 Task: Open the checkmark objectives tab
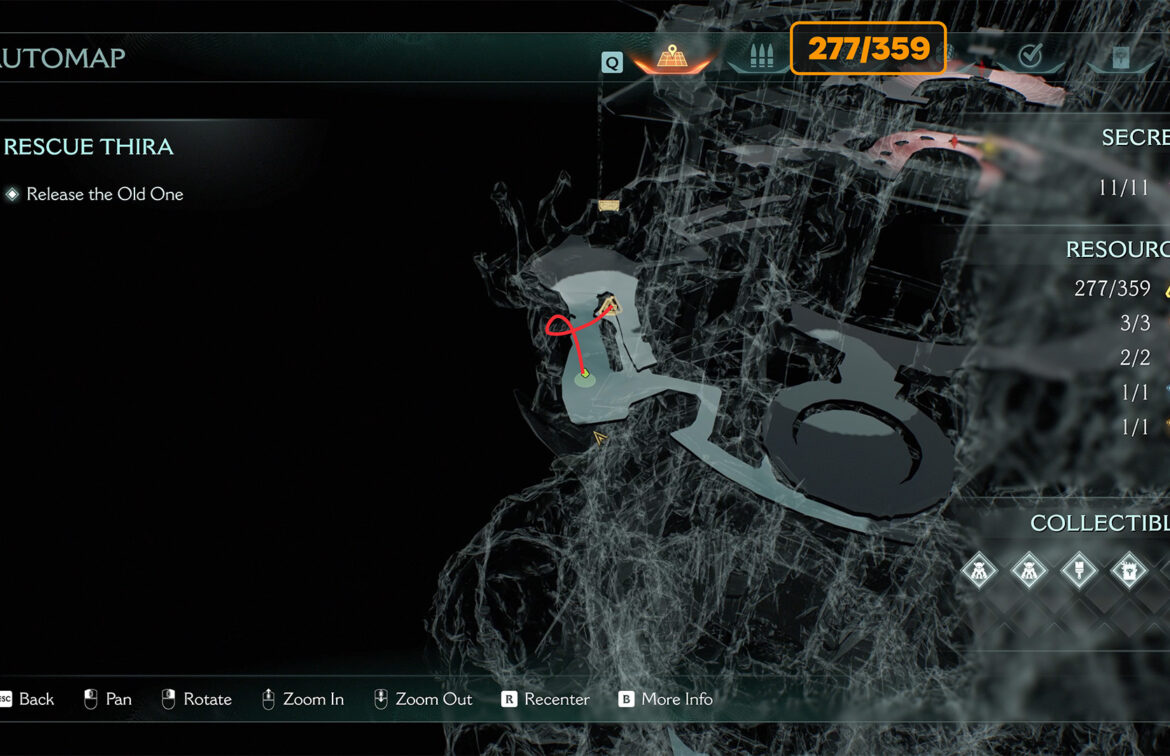[x=1029, y=57]
